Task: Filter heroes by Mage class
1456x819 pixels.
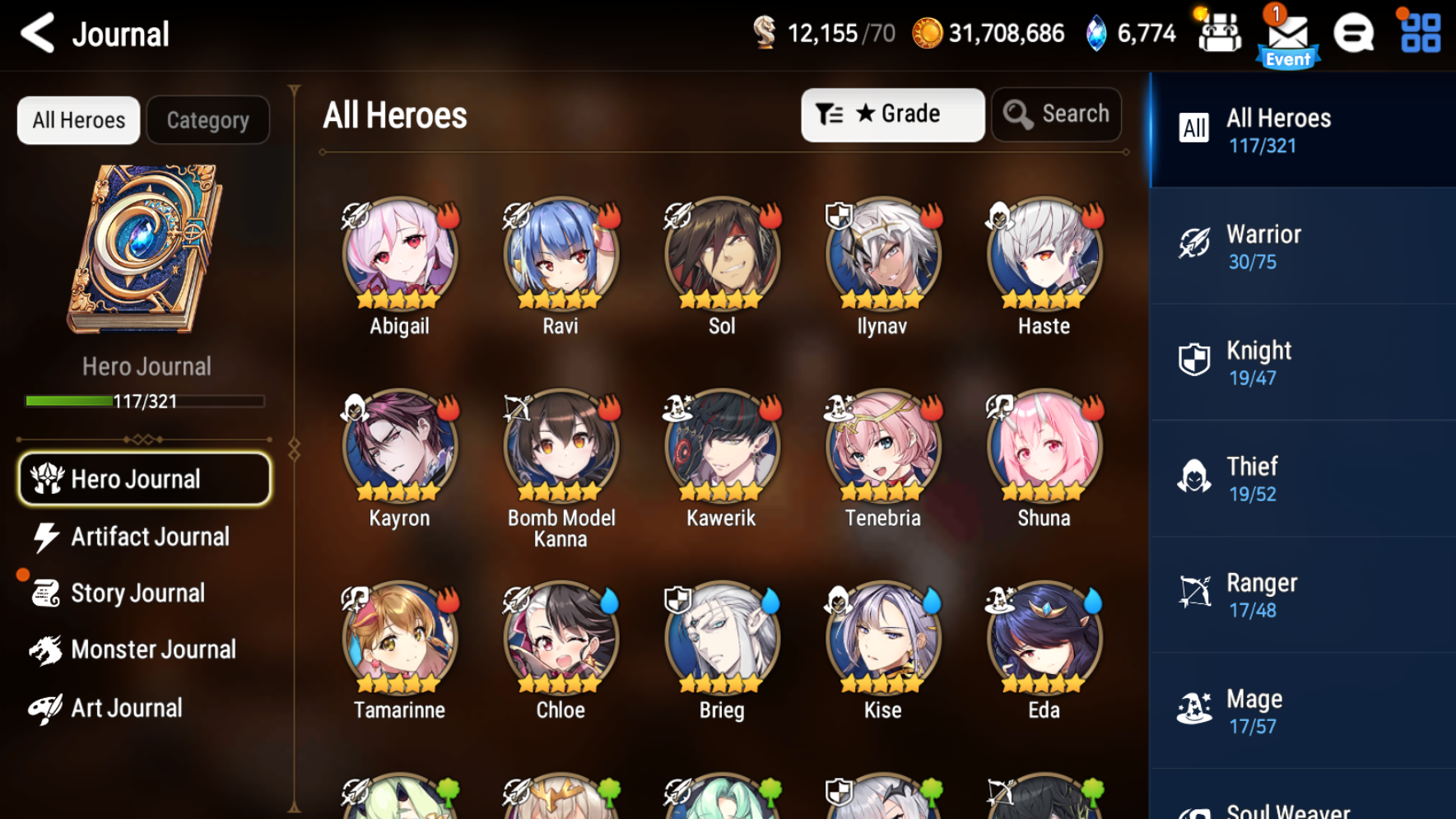Action: (x=1302, y=711)
